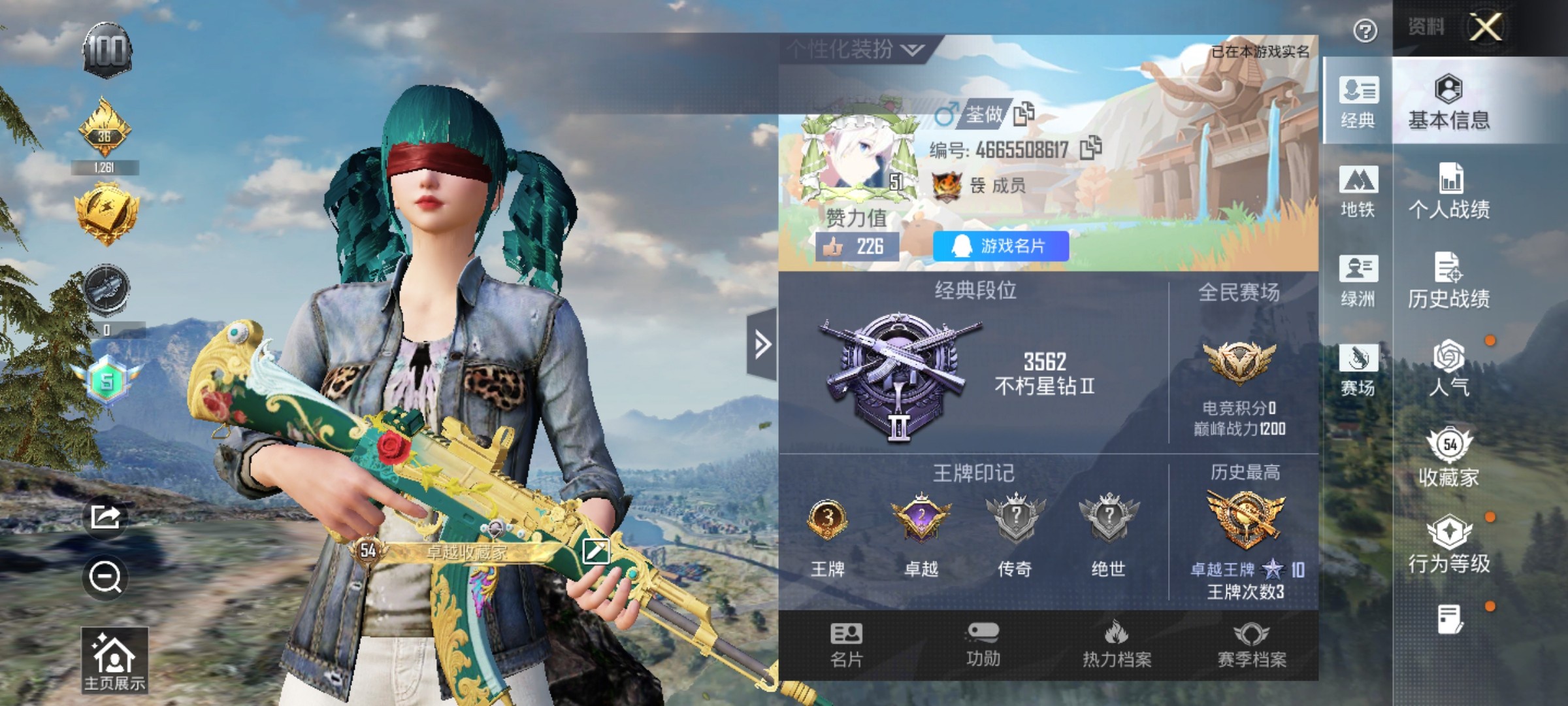1568x706 pixels.
Task: Click the 主页展示 homepage display button
Action: (x=114, y=660)
